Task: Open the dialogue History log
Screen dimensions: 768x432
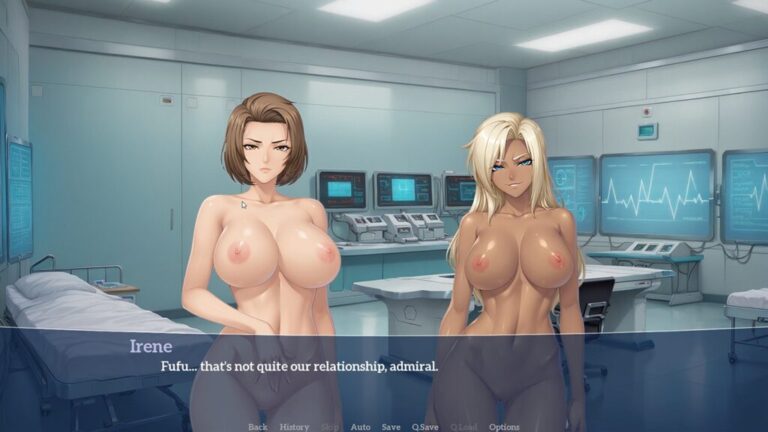Action: tap(294, 427)
